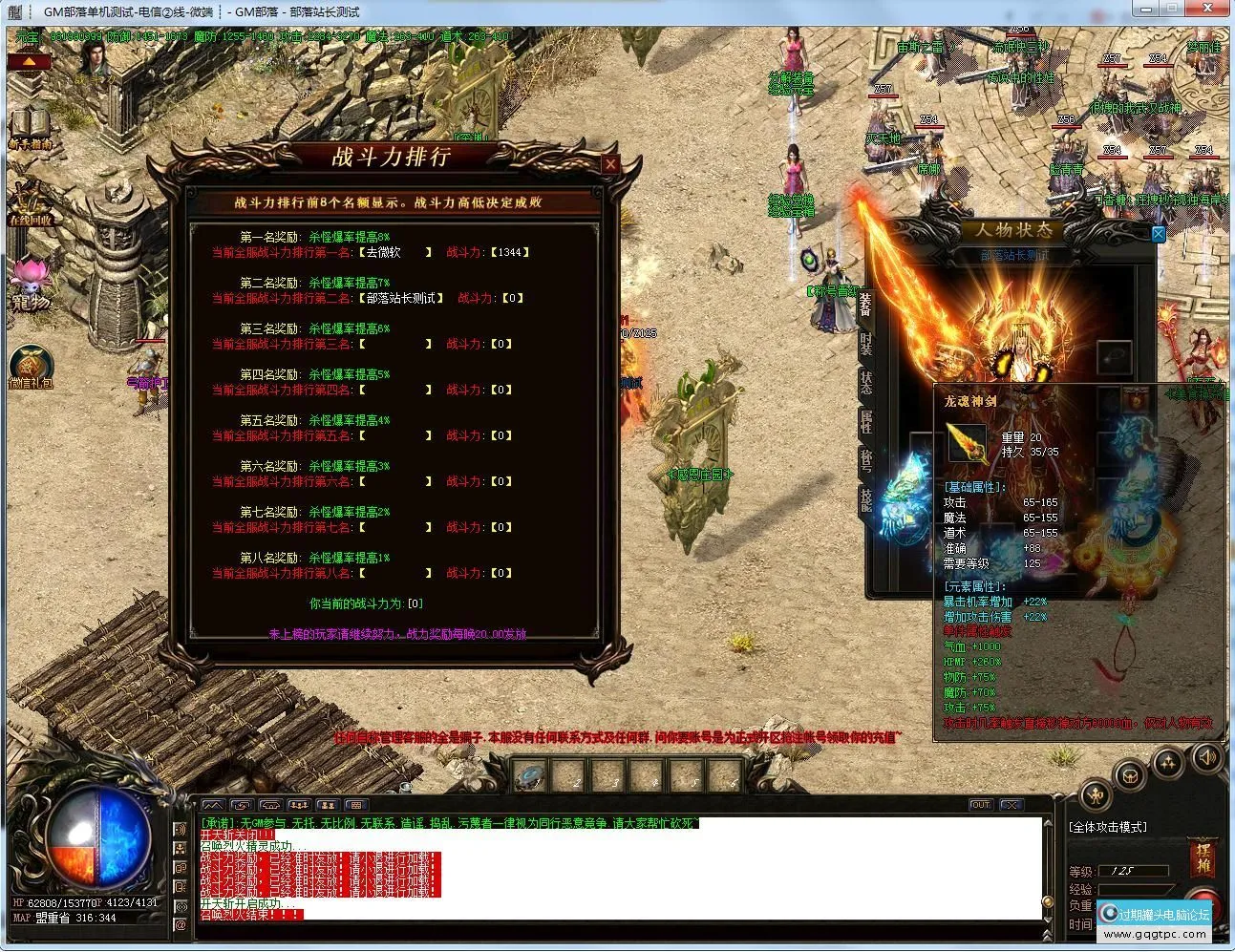Open the 在线回收 online recycle icon
This screenshot has height=952, width=1235.
point(30,204)
